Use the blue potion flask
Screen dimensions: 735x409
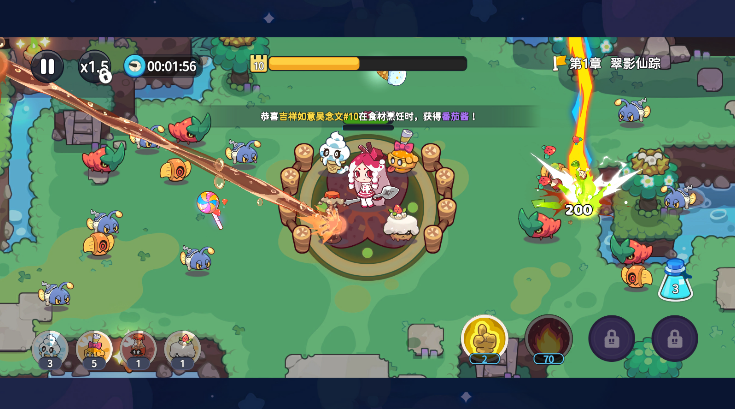pyautogui.click(x=675, y=280)
